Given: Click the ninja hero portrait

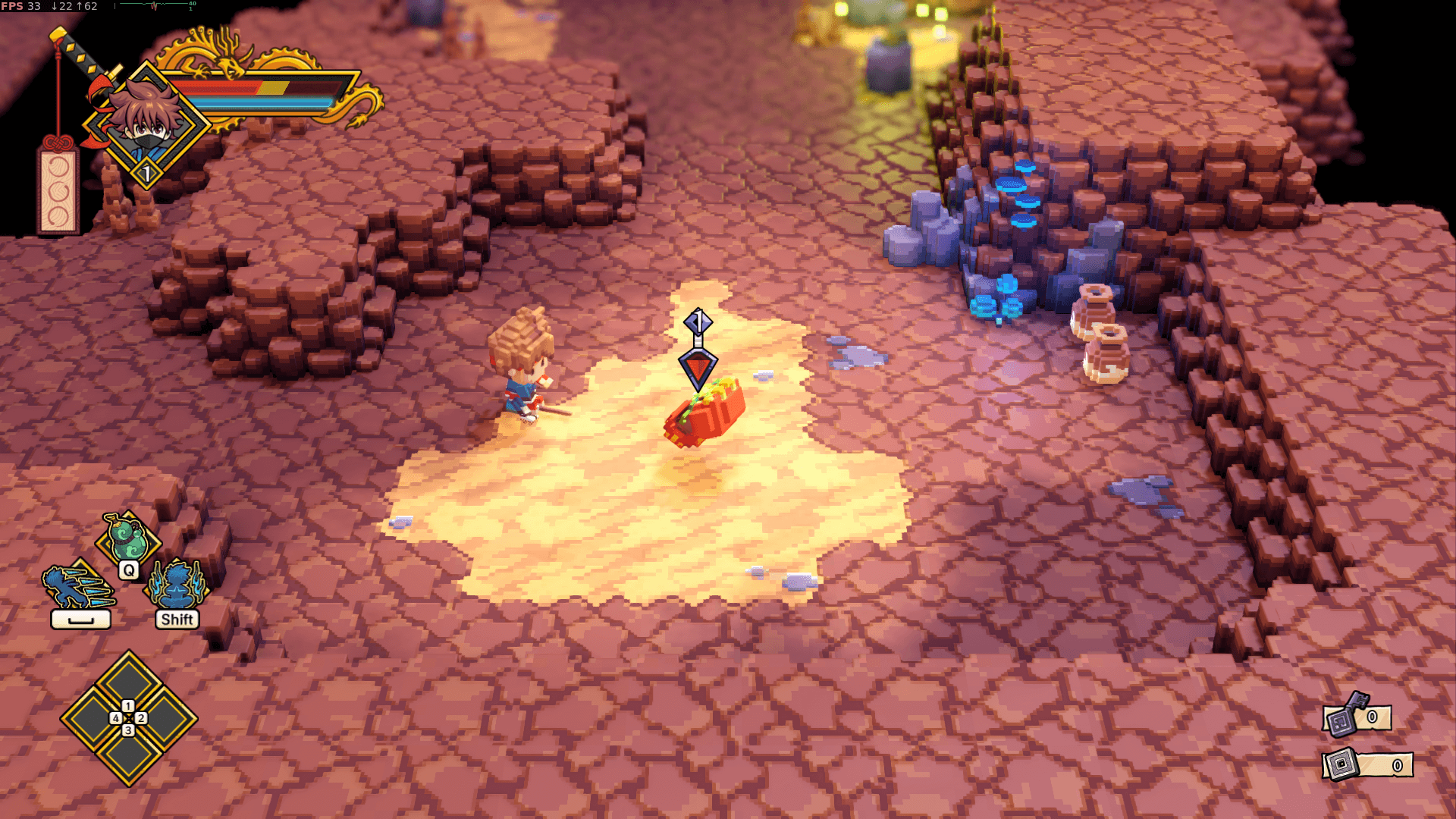Looking at the screenshot, I should point(146,121).
